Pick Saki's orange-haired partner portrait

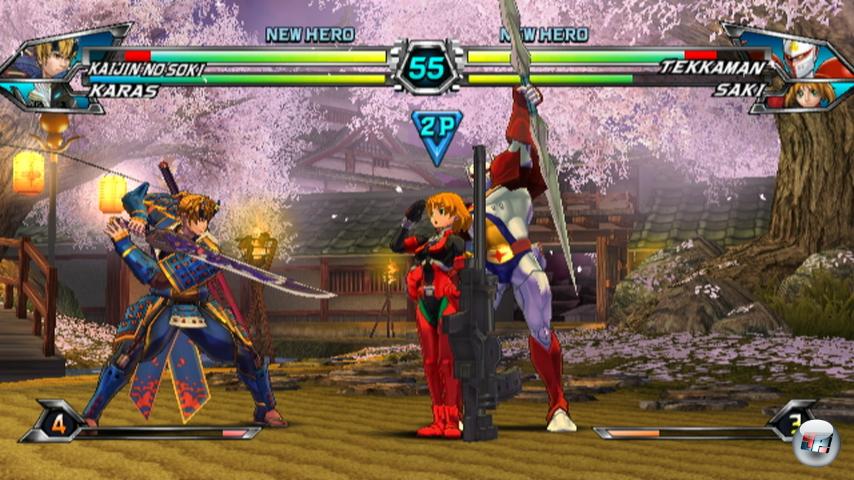[x=803, y=96]
